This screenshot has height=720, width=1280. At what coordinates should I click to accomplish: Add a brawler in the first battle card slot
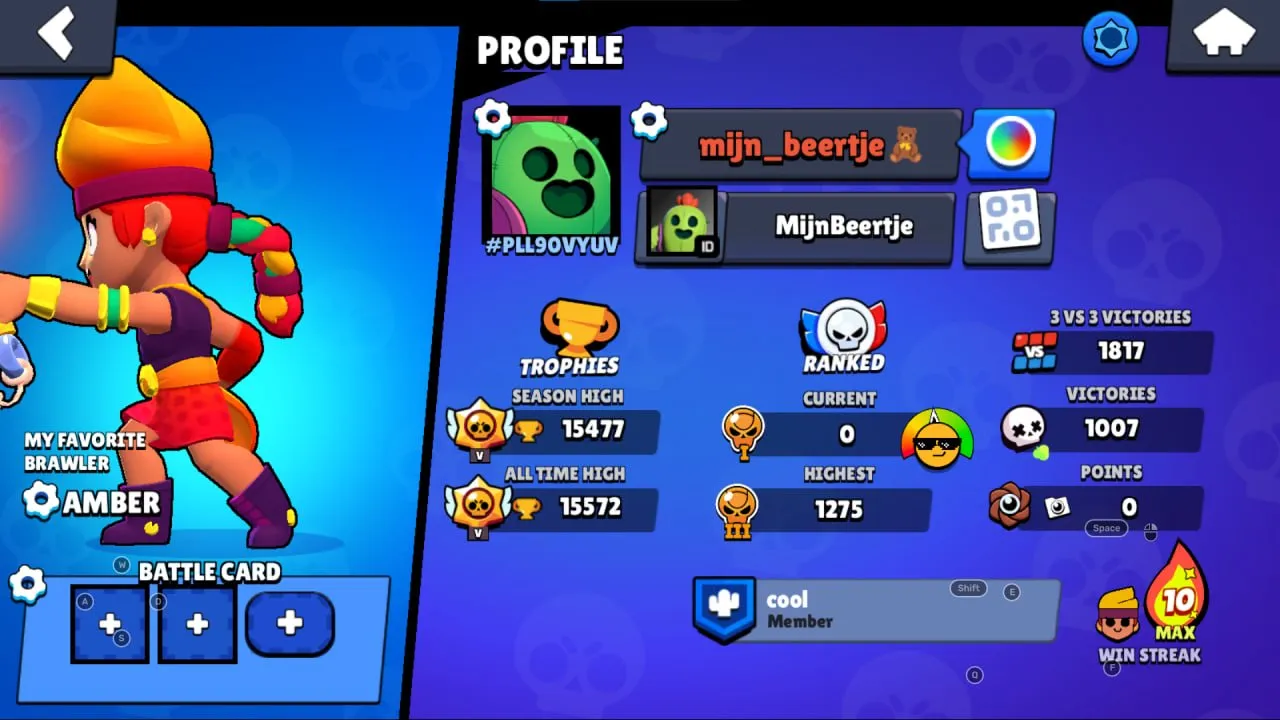(109, 624)
